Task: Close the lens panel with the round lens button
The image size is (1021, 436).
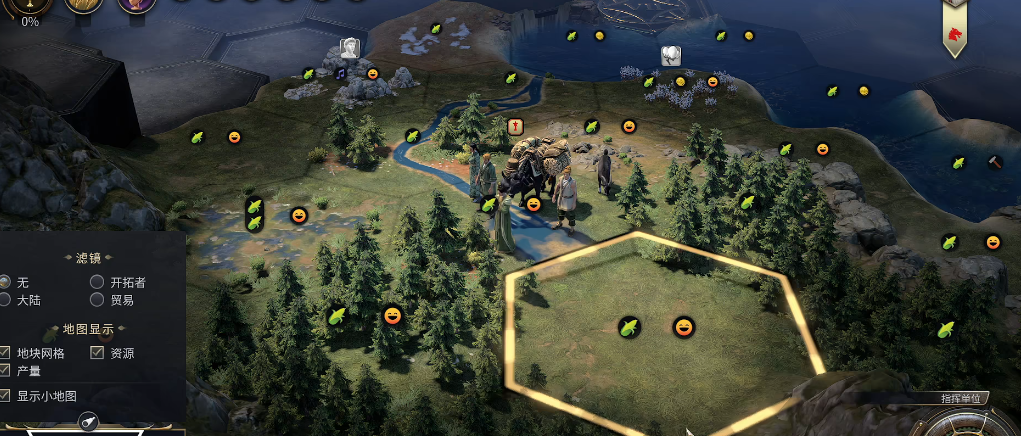Action: 88,423
